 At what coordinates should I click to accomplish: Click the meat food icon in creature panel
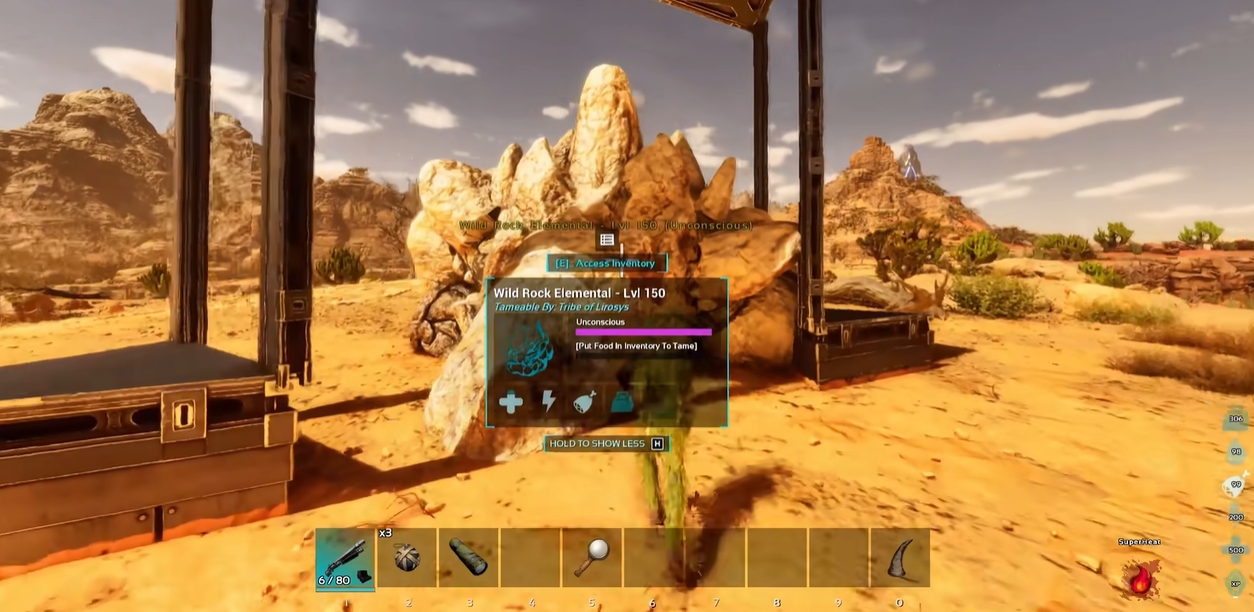pos(584,402)
